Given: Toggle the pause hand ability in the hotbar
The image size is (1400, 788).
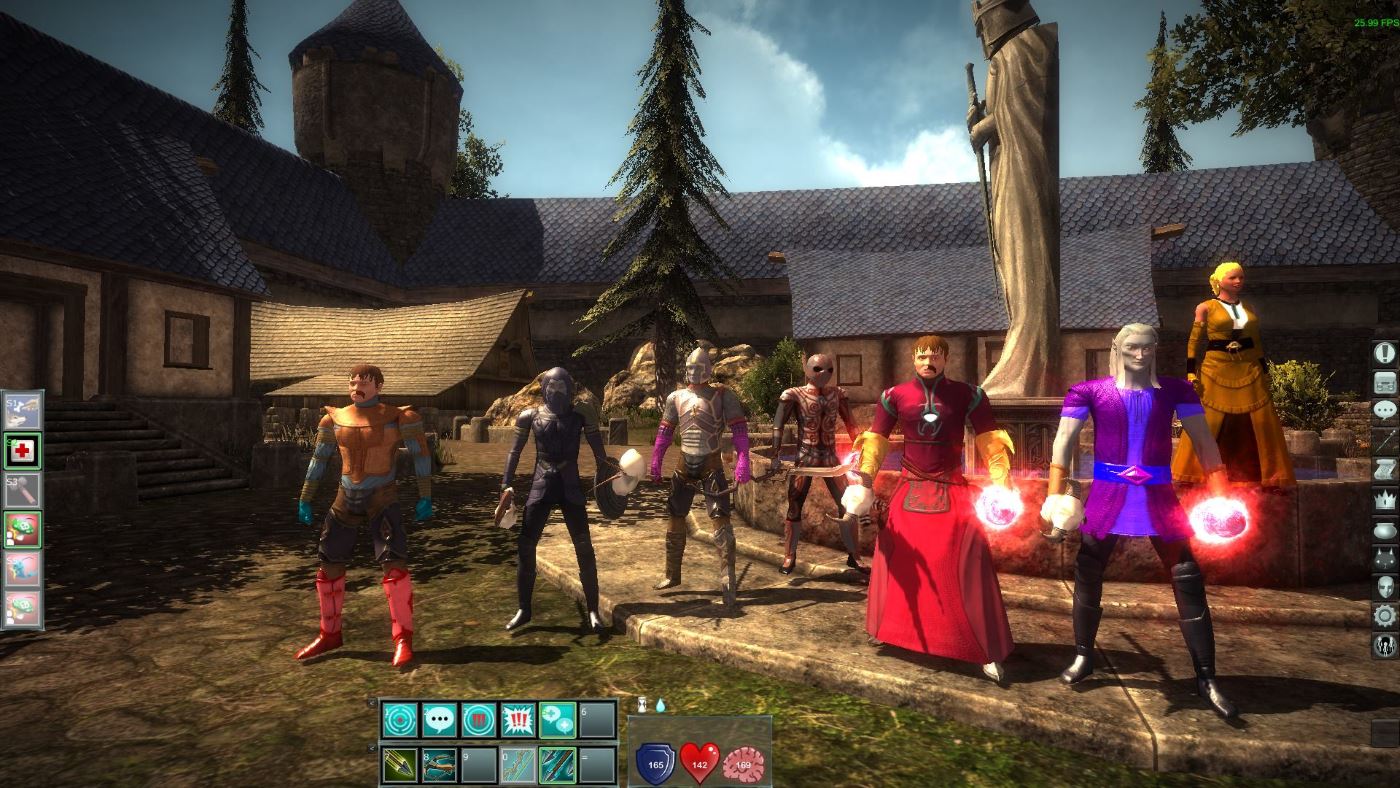Looking at the screenshot, I should click(x=479, y=720).
